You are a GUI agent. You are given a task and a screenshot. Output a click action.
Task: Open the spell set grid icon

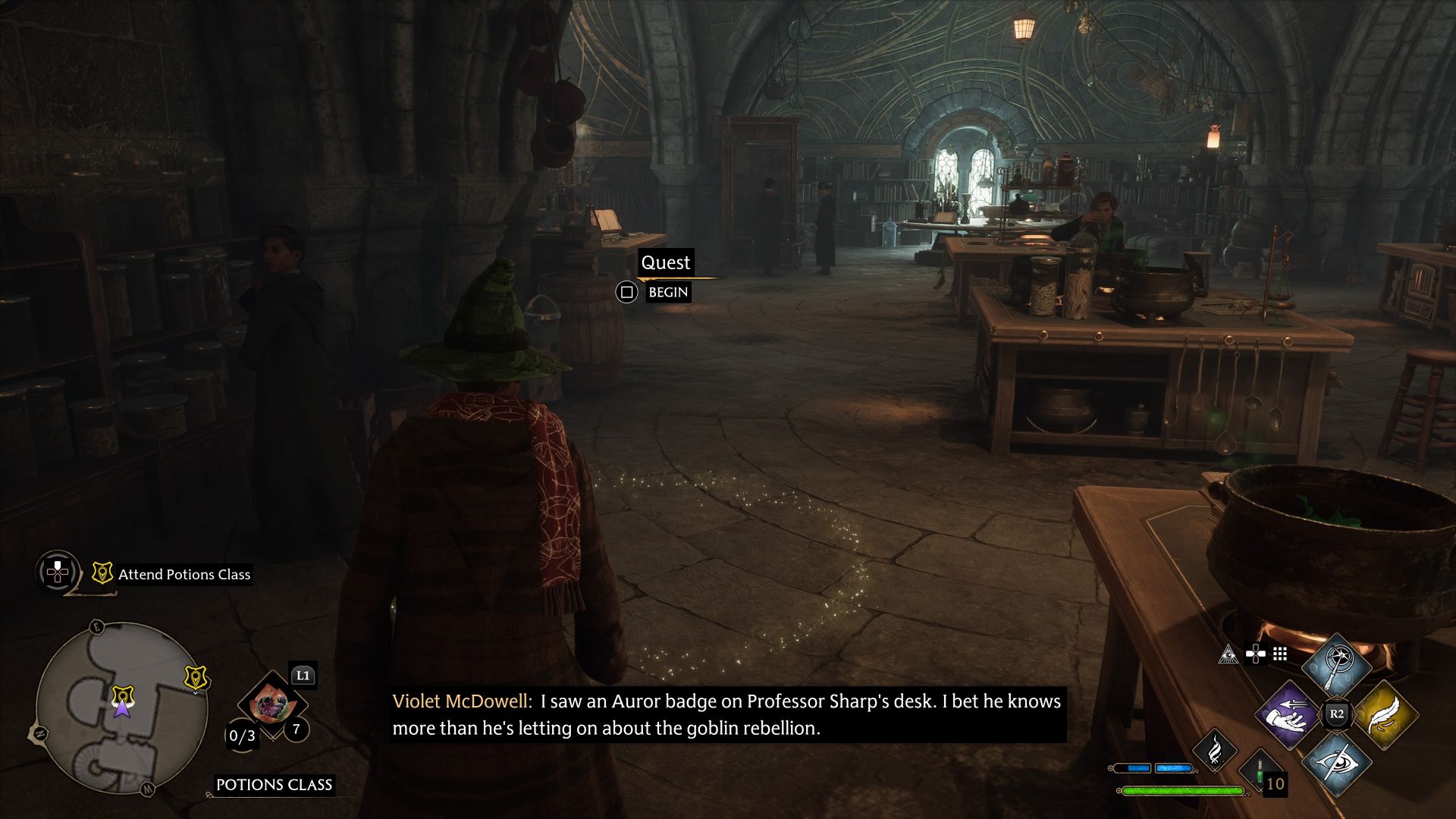coord(1280,654)
